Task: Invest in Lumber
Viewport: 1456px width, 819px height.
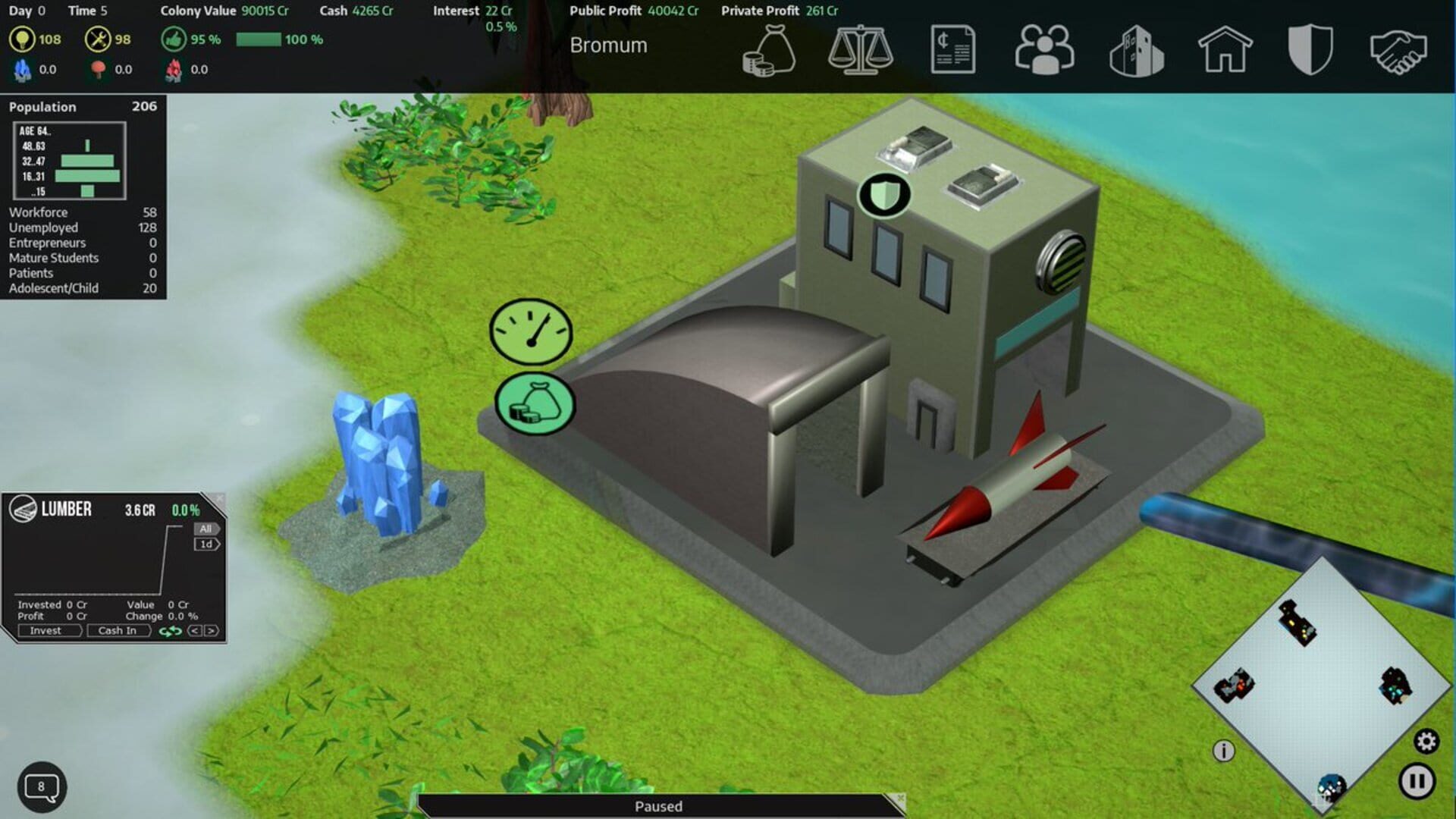Action: [x=47, y=631]
